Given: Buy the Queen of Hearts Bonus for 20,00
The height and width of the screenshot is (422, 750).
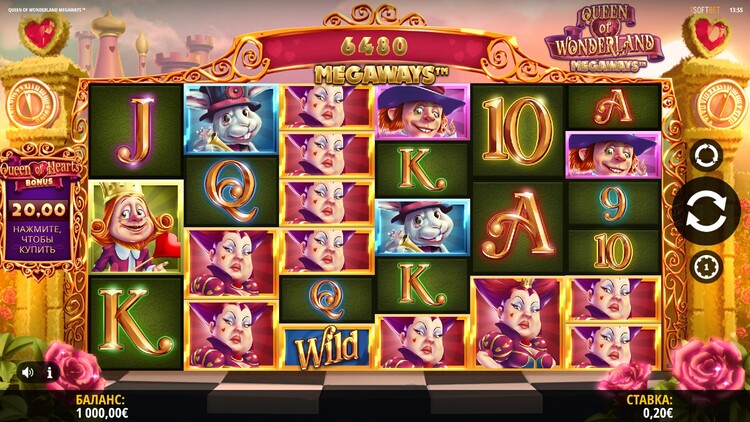Looking at the screenshot, I should [42, 222].
